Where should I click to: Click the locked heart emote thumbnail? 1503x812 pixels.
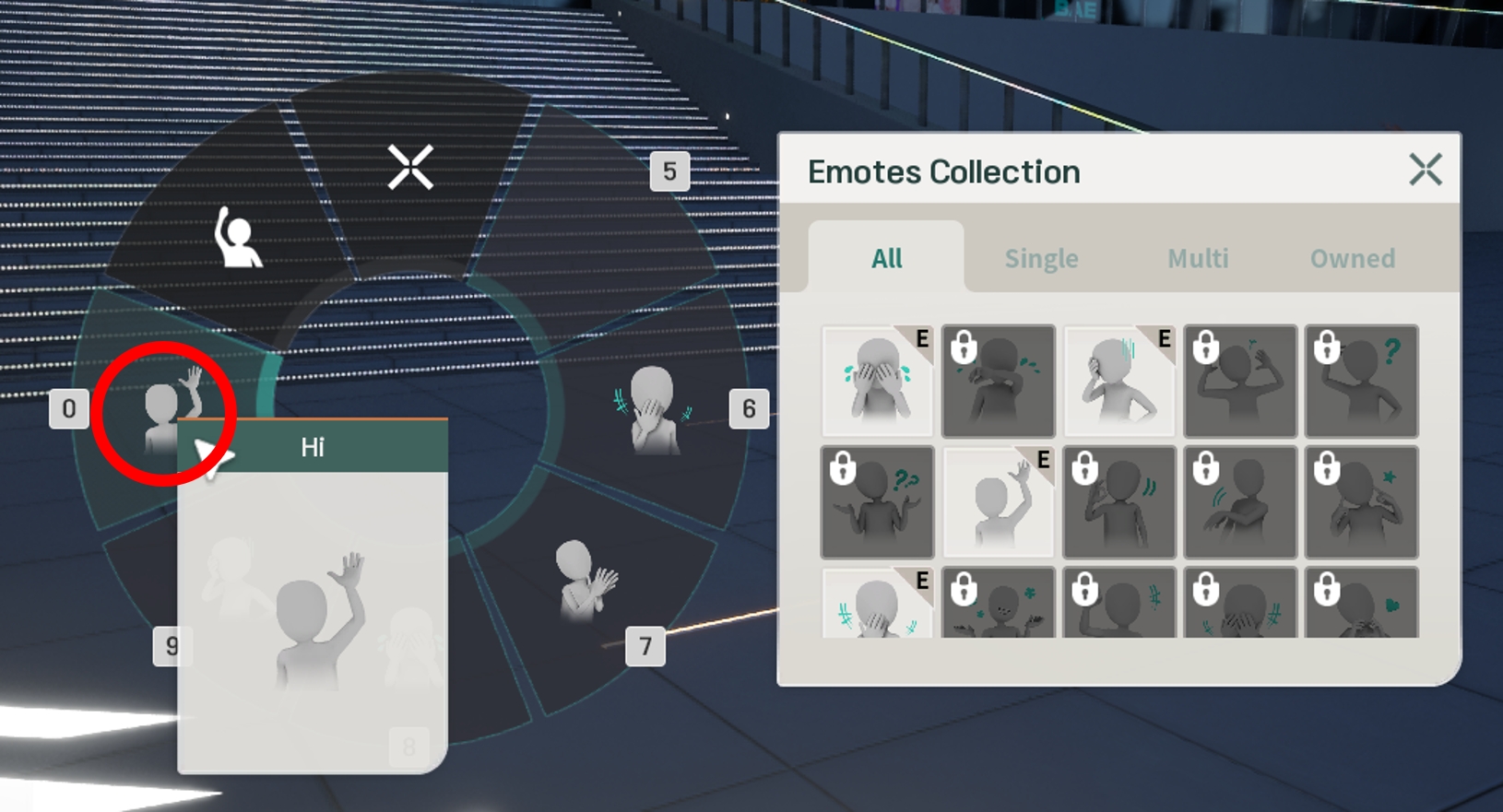click(x=1362, y=604)
